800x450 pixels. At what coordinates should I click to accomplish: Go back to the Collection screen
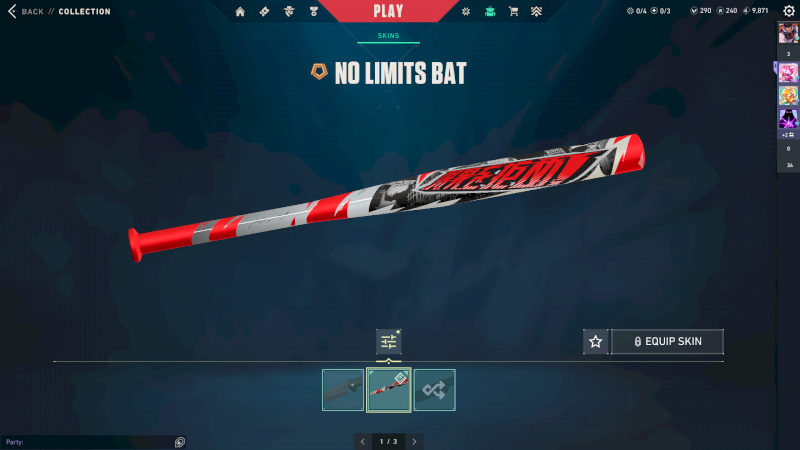pyautogui.click(x=30, y=12)
